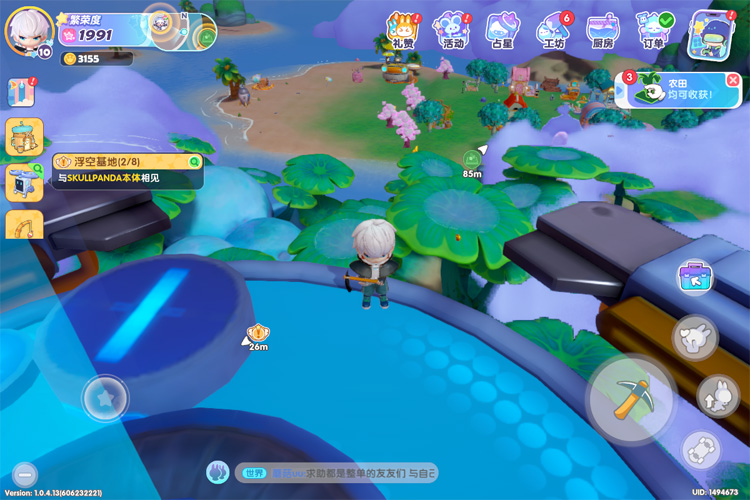
Task: Open the toolbox build mode button
Action: (695, 277)
